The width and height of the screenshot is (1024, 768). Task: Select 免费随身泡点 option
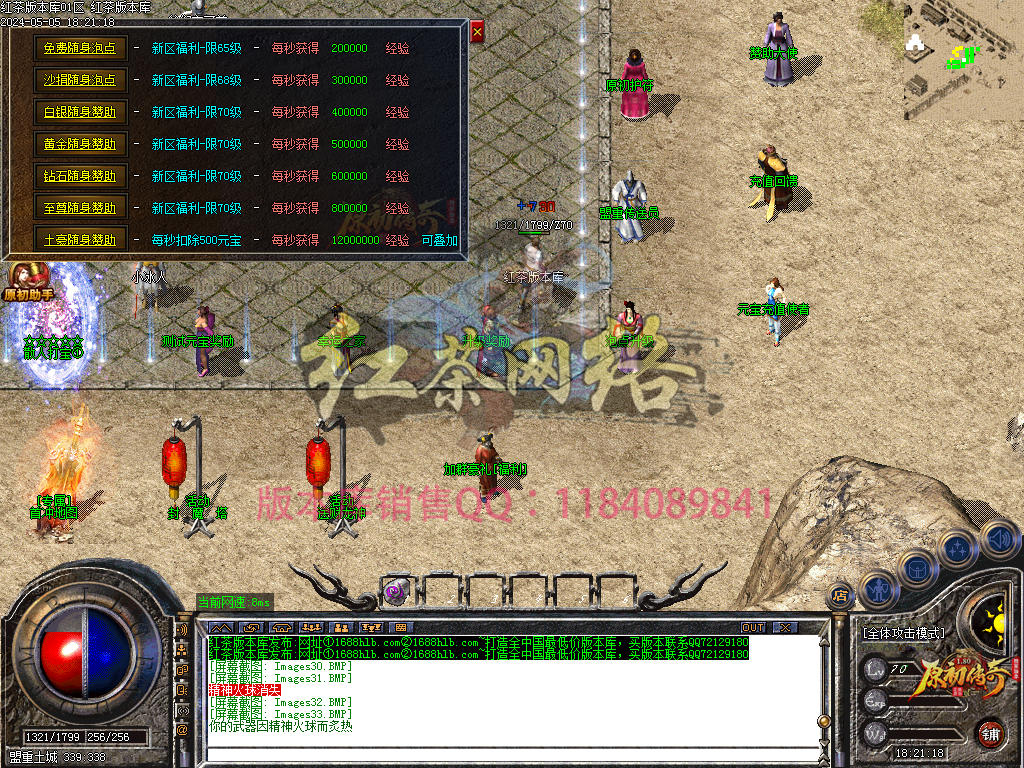(x=80, y=48)
